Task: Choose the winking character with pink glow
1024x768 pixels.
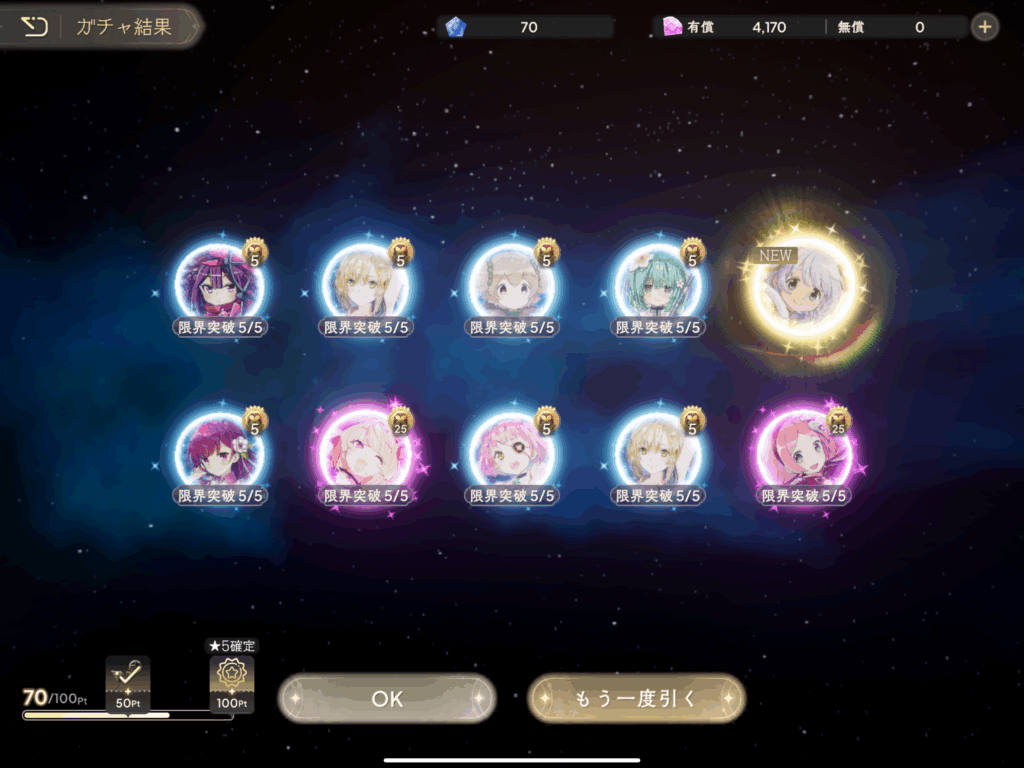Action: coord(364,455)
